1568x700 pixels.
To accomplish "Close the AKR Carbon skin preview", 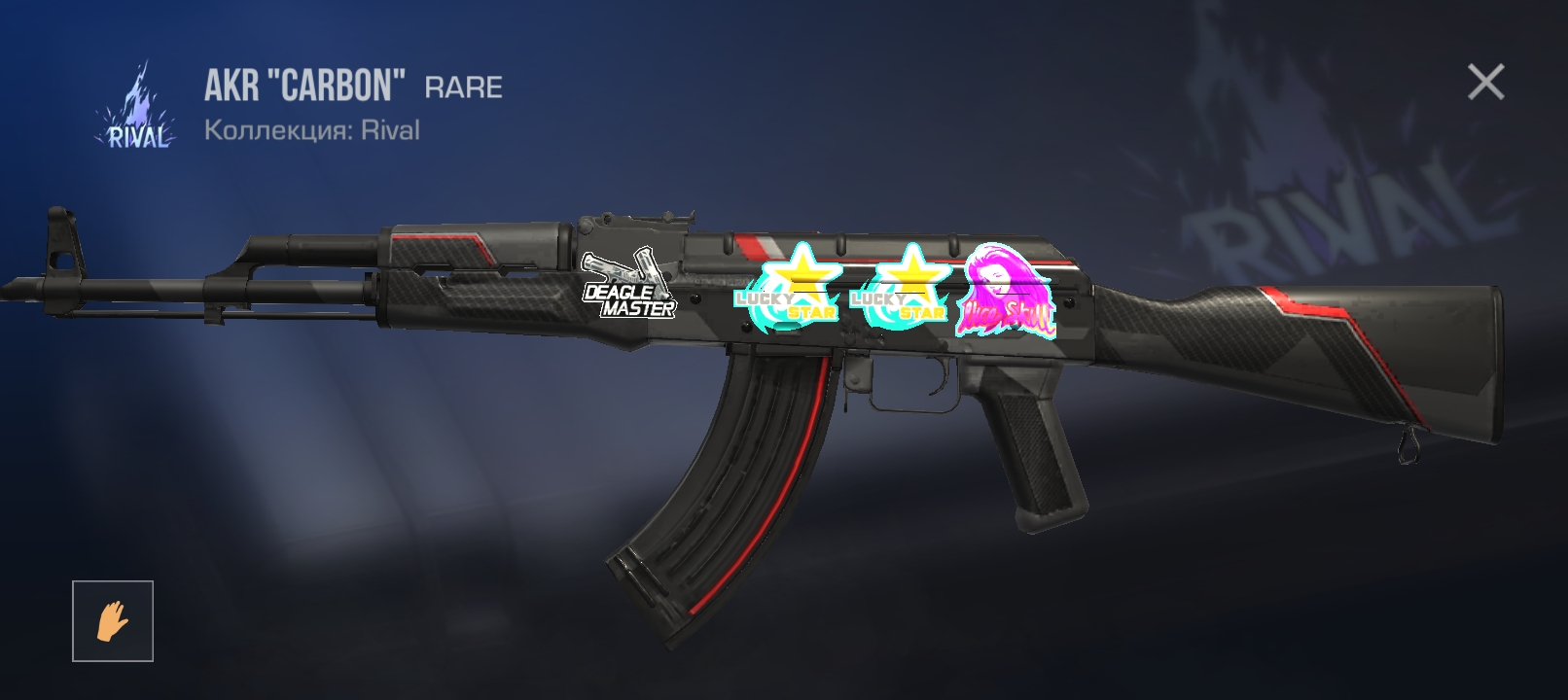I will point(1485,83).
